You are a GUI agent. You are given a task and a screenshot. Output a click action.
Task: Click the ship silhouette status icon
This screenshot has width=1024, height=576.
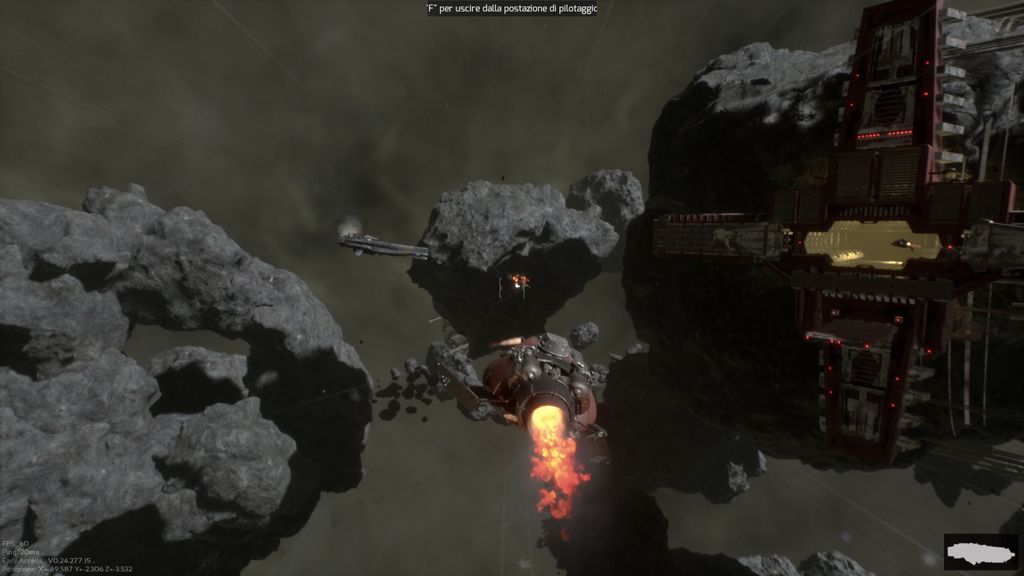click(x=980, y=551)
